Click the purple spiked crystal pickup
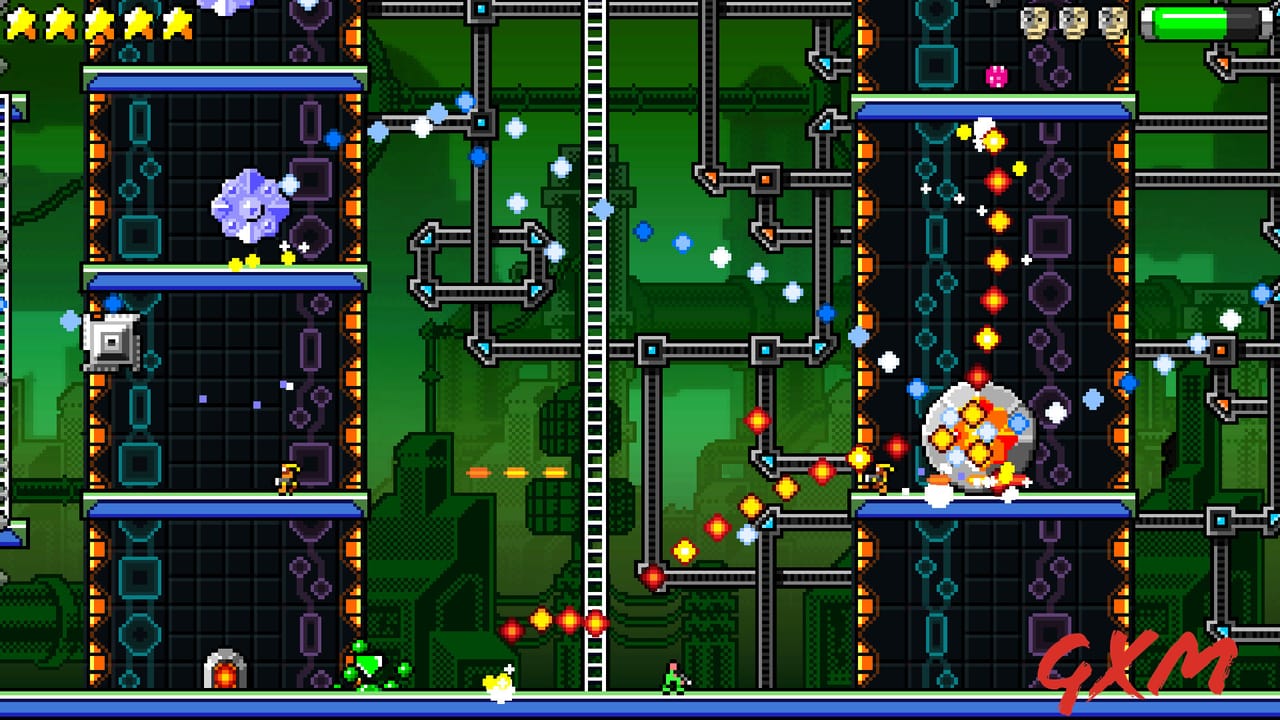Screen dimensions: 1280x720 coord(248,205)
